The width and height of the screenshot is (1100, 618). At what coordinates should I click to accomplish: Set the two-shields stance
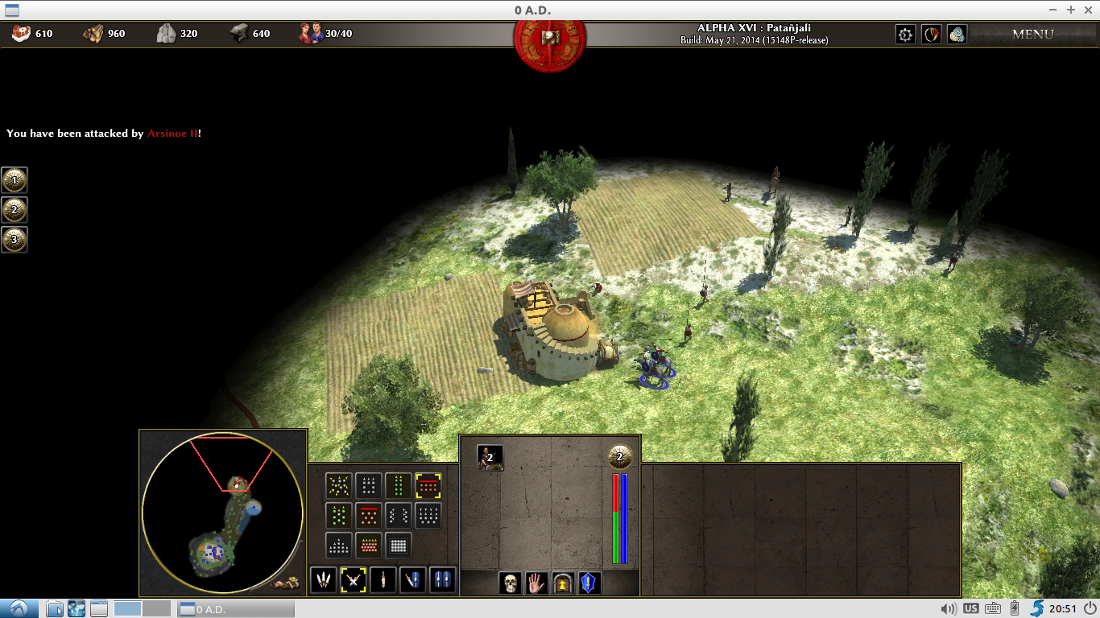pos(442,579)
